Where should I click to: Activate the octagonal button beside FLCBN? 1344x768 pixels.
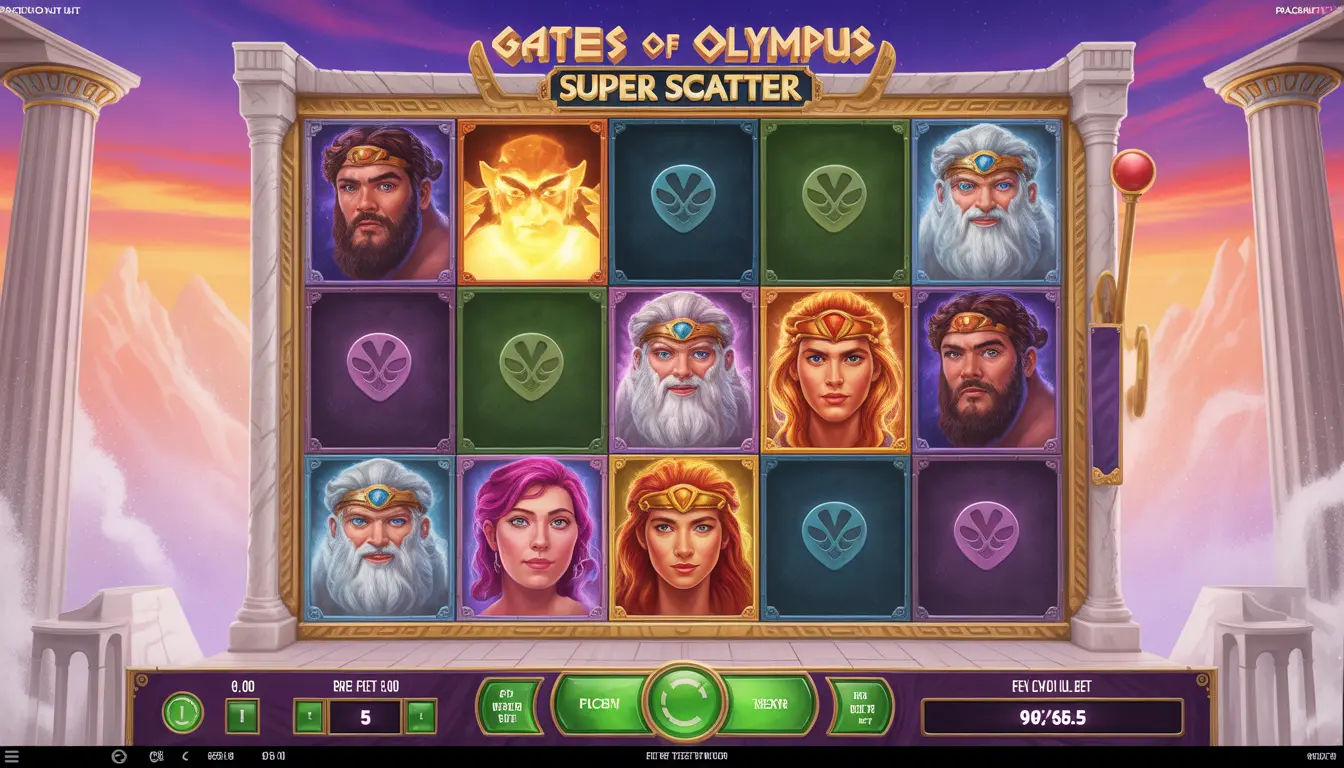pos(509,706)
